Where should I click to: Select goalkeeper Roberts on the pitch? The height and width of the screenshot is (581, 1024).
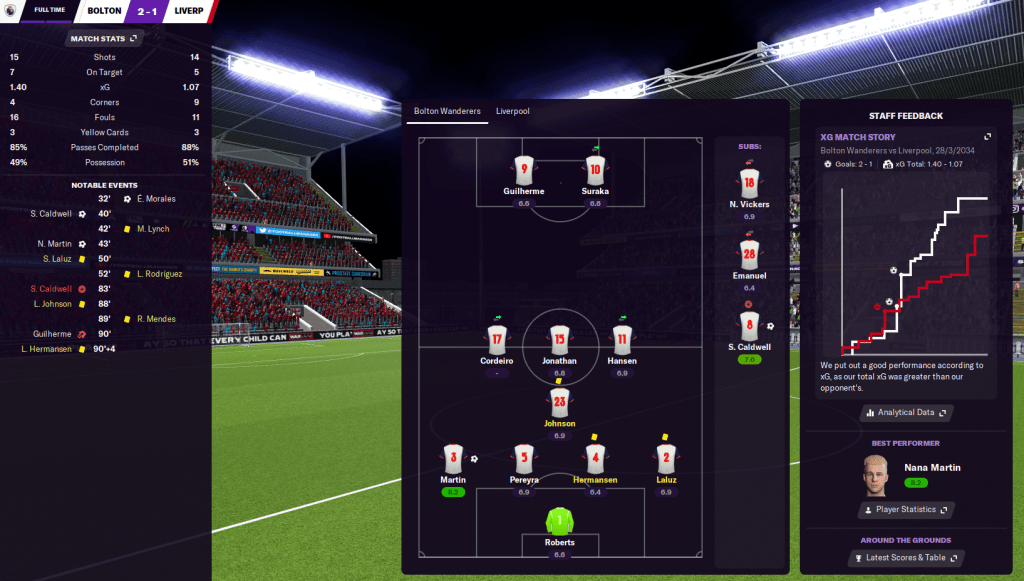559,524
